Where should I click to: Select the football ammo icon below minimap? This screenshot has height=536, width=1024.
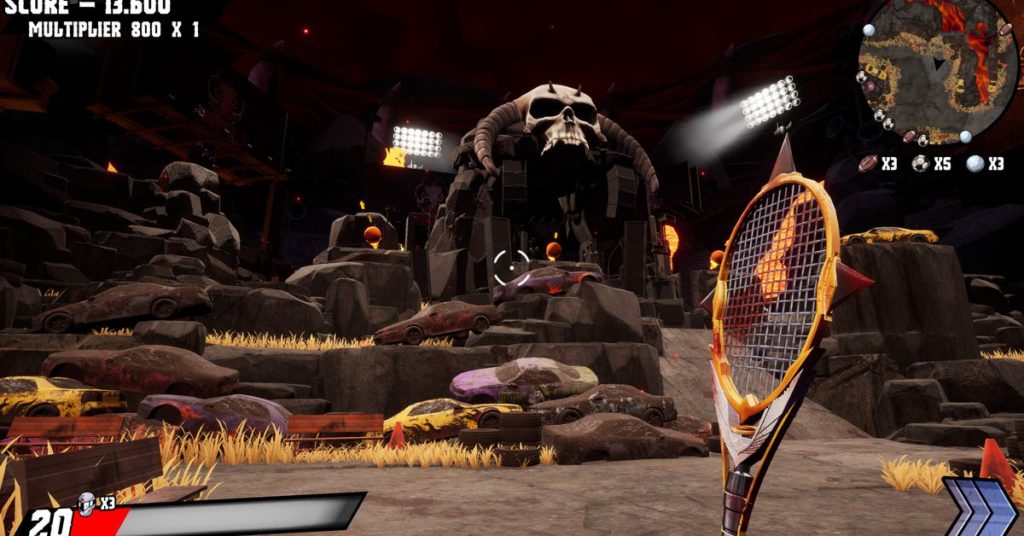(x=867, y=163)
